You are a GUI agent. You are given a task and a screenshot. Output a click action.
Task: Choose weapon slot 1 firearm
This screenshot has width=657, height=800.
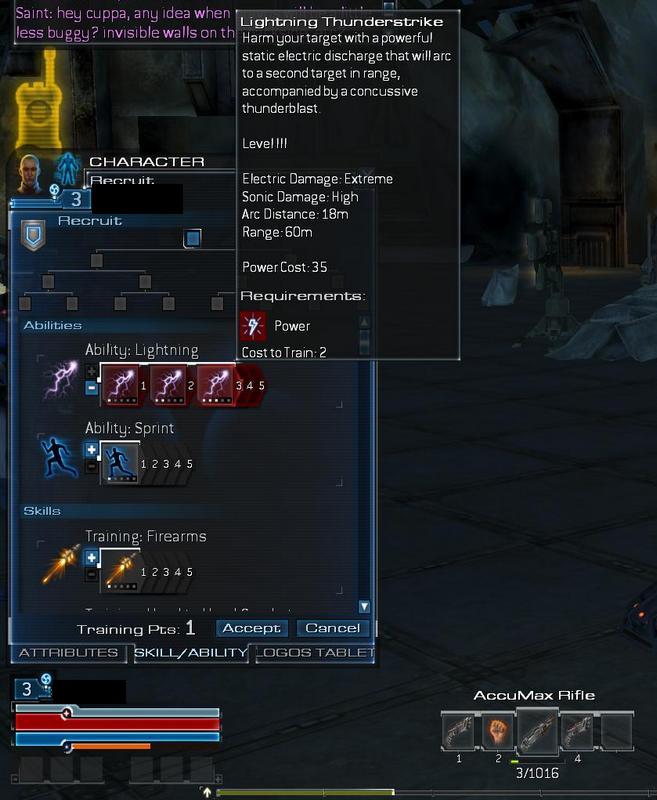tap(459, 731)
